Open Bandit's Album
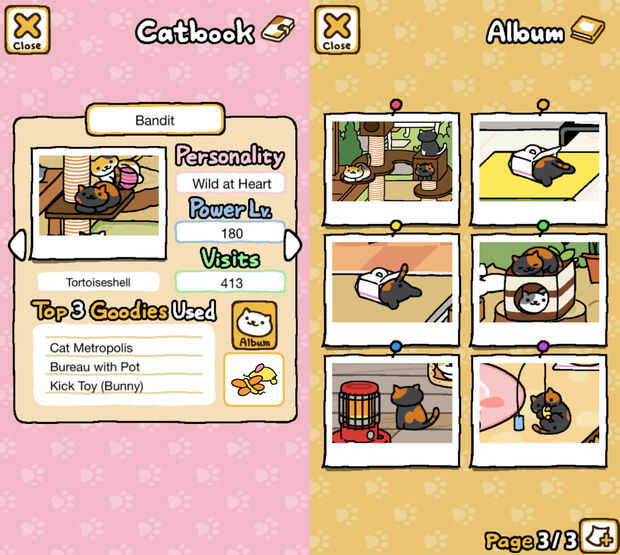Screen dimensions: 620x555 [255, 325]
